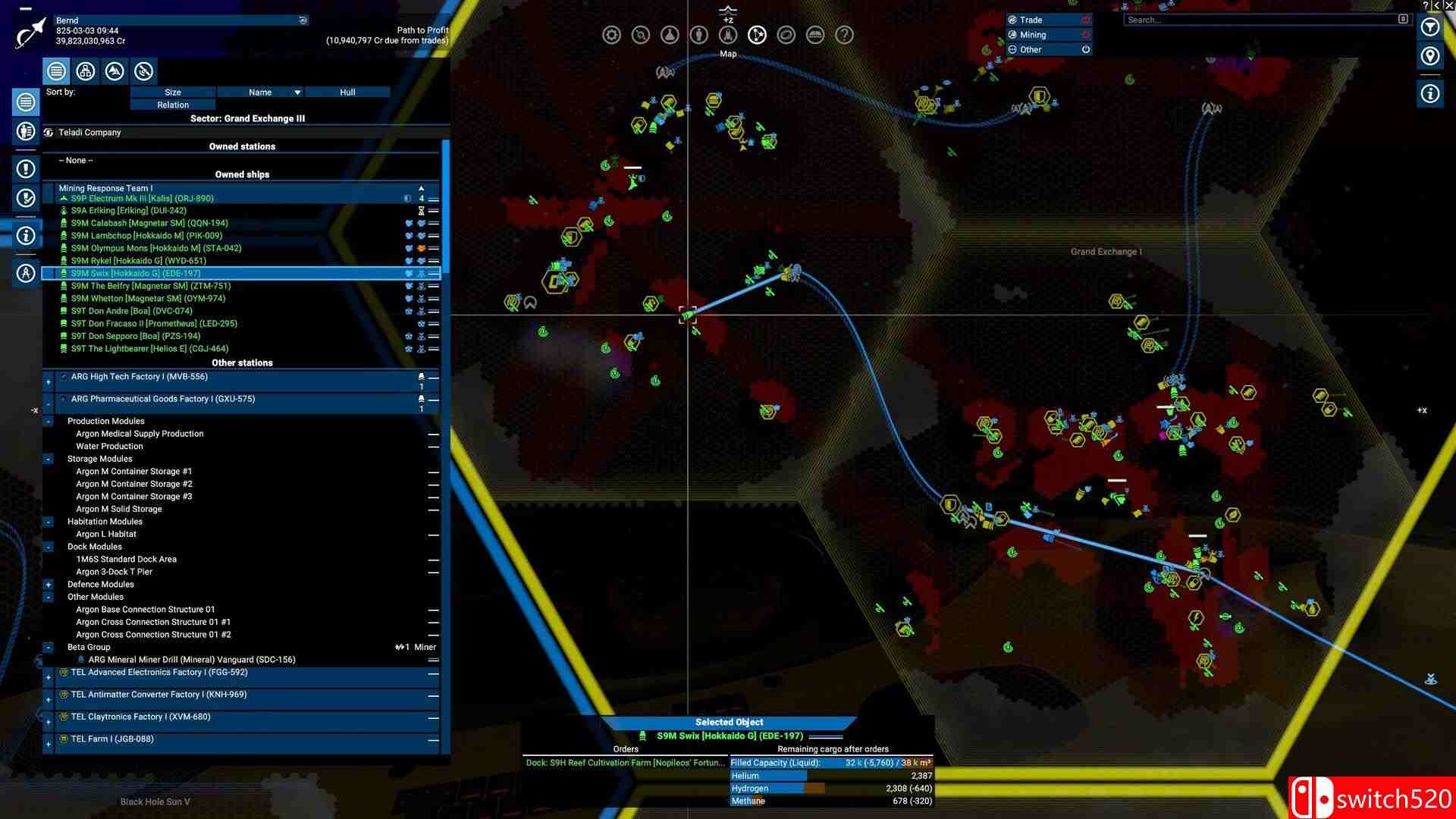Open the station build icon on top toolbar
Viewport: 1456px width, 819px height.
[641, 34]
